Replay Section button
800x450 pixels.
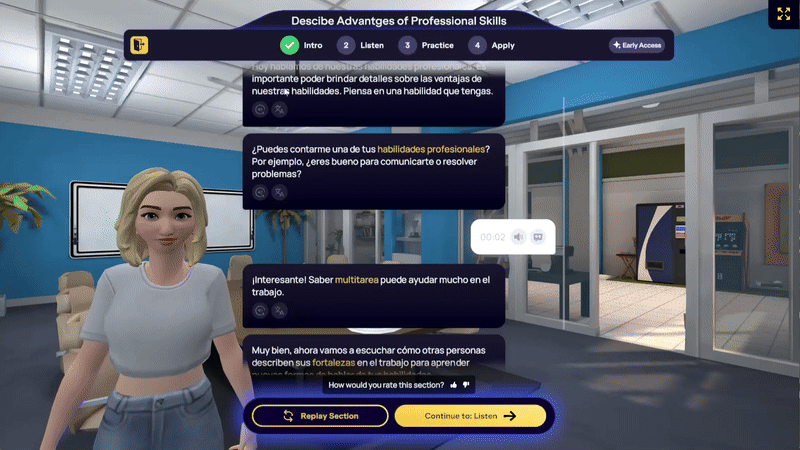[320, 416]
